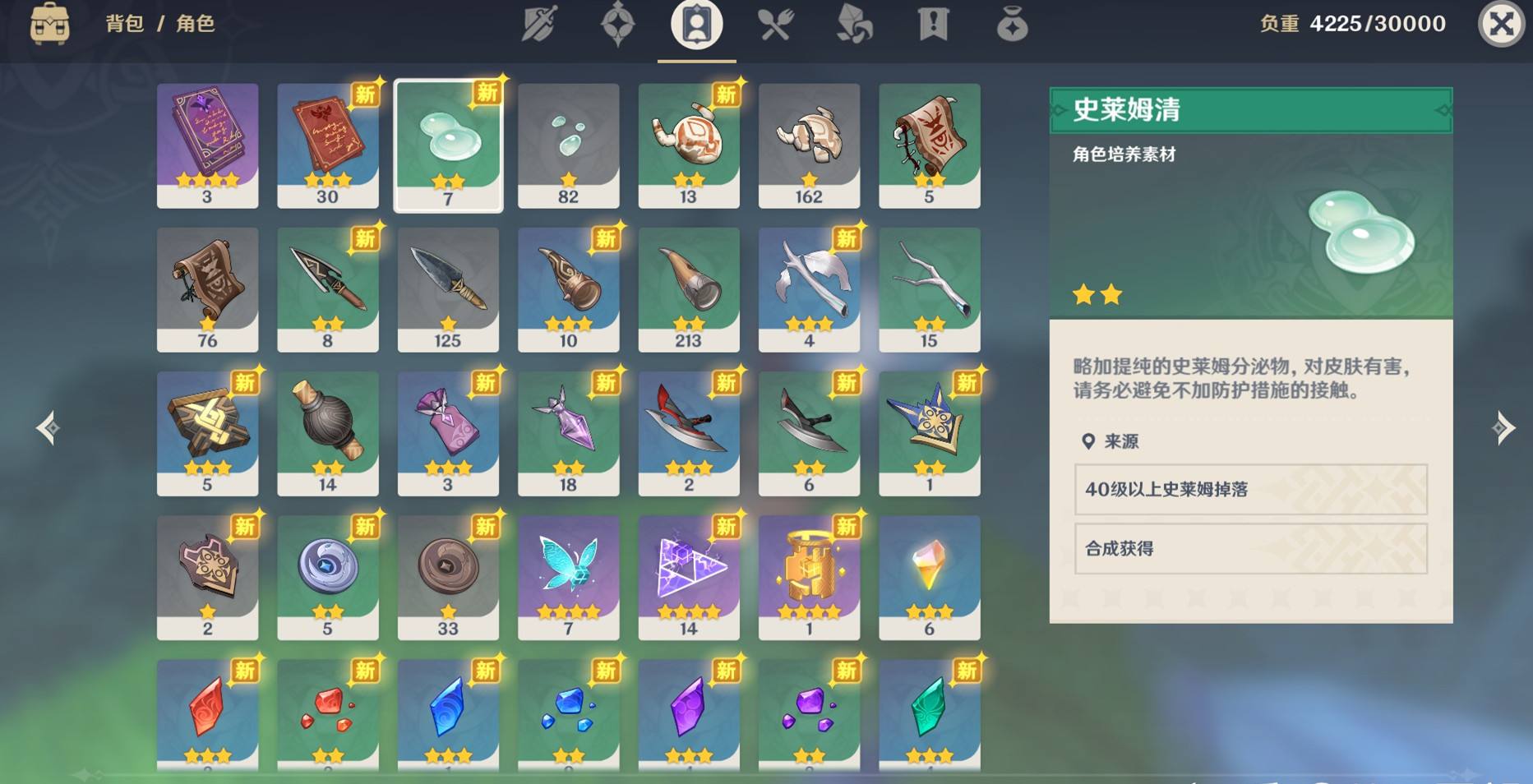
Task: Close the backpack inventory screen
Action: pos(1501,24)
